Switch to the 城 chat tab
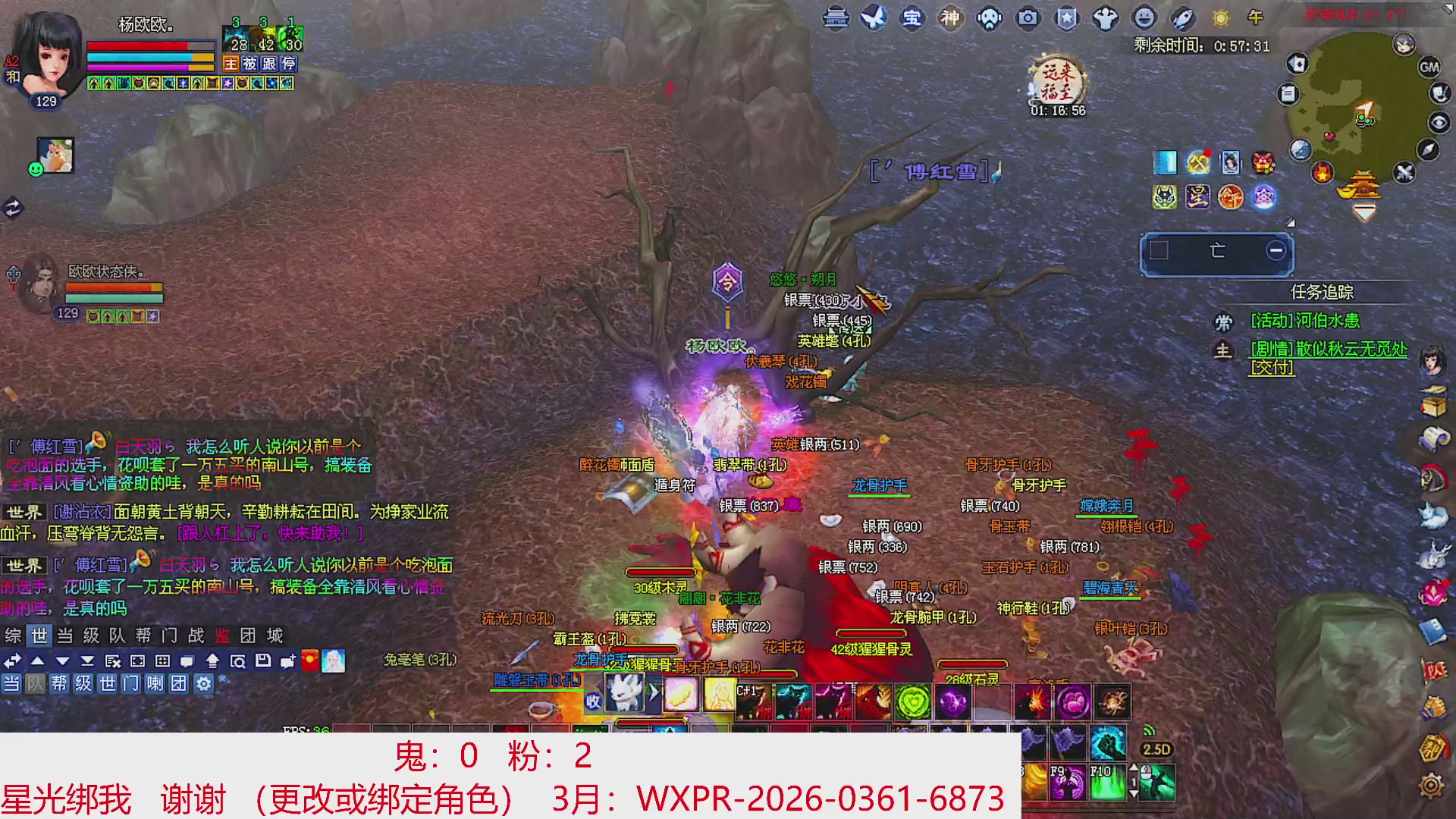Image resolution: width=1456 pixels, height=819 pixels. 277,637
